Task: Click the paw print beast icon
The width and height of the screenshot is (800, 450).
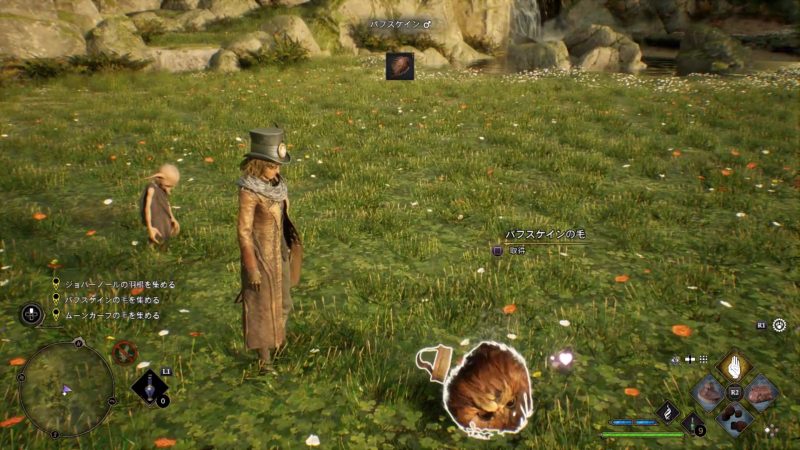Action: coord(675,359)
